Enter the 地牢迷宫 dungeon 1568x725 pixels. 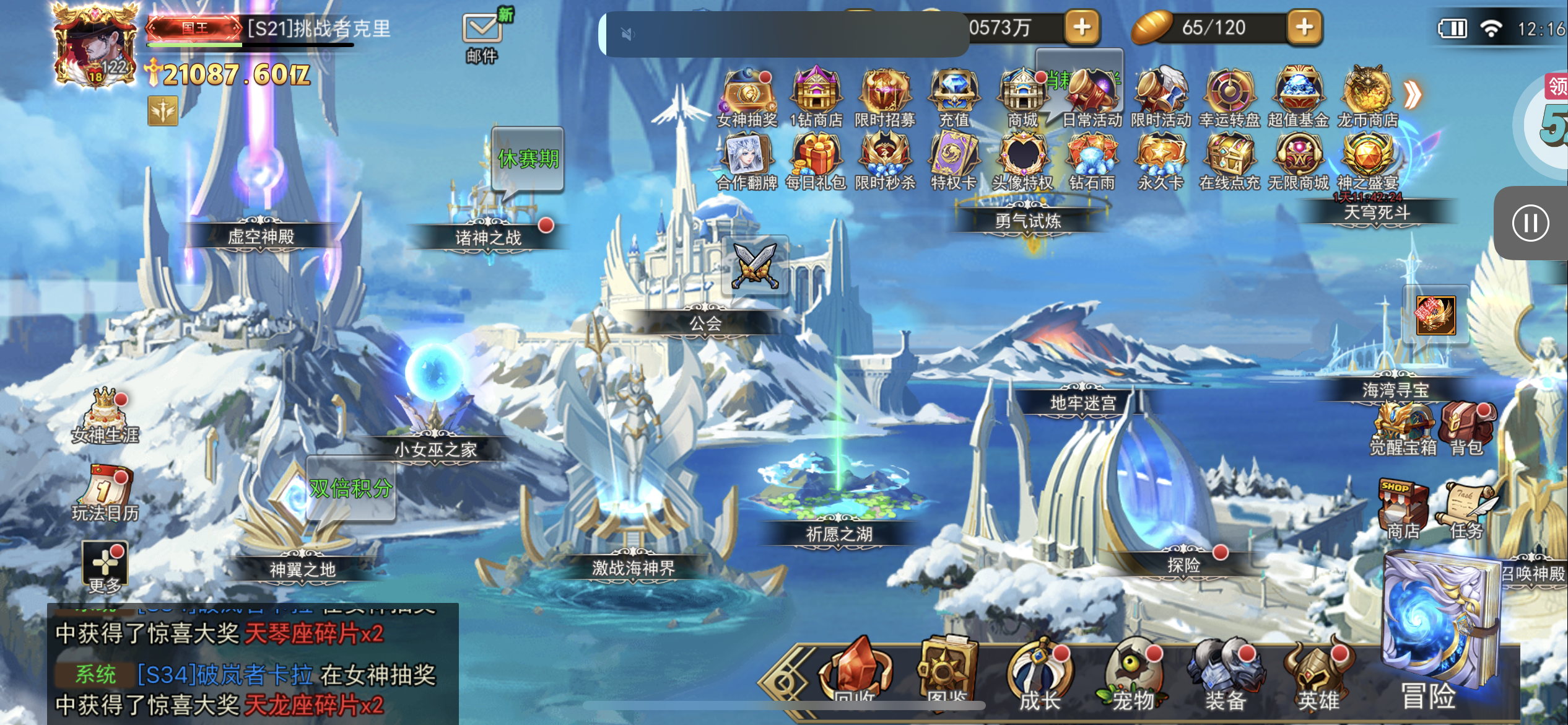1082,403
